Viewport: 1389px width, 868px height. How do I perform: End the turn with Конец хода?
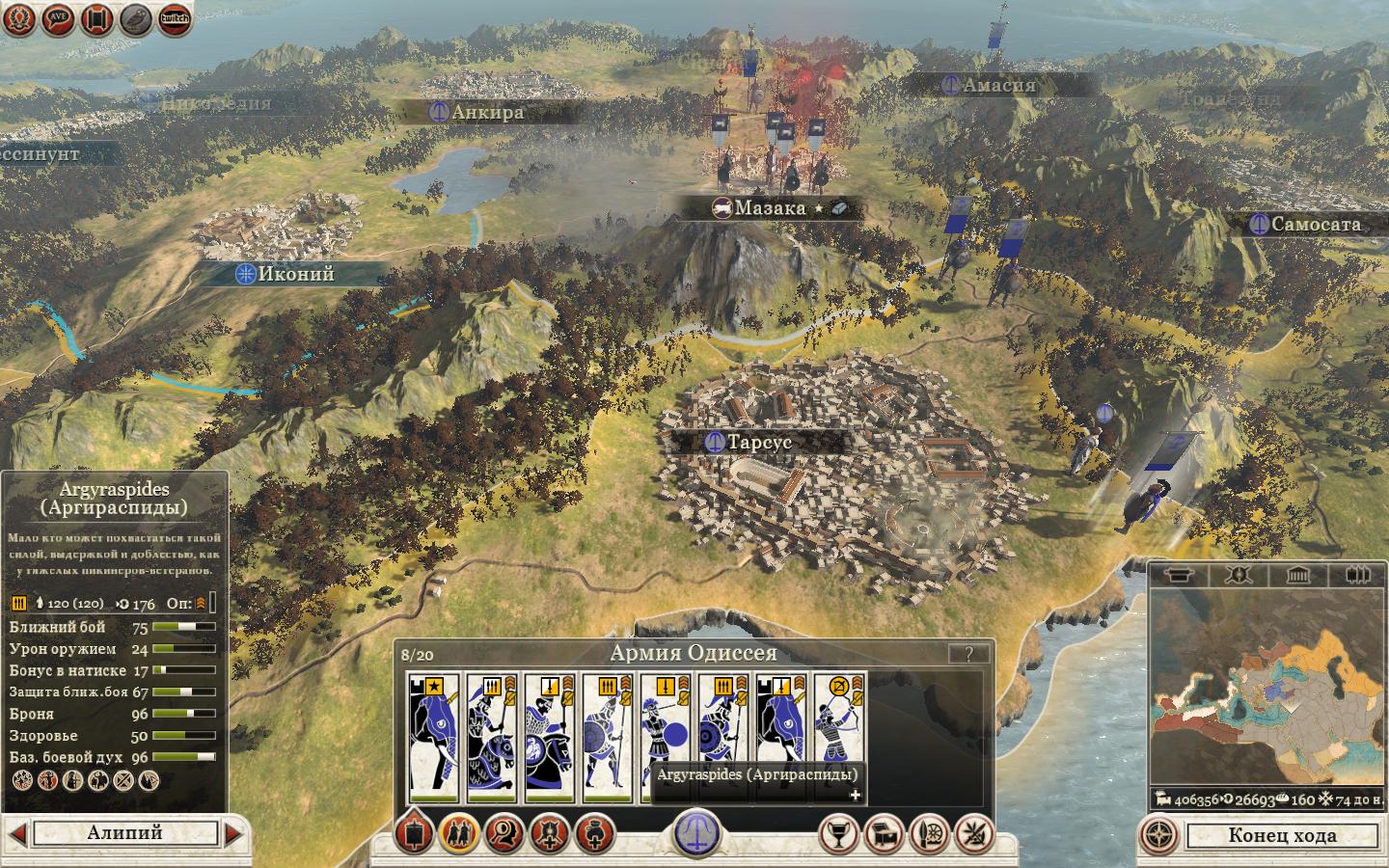(1281, 835)
